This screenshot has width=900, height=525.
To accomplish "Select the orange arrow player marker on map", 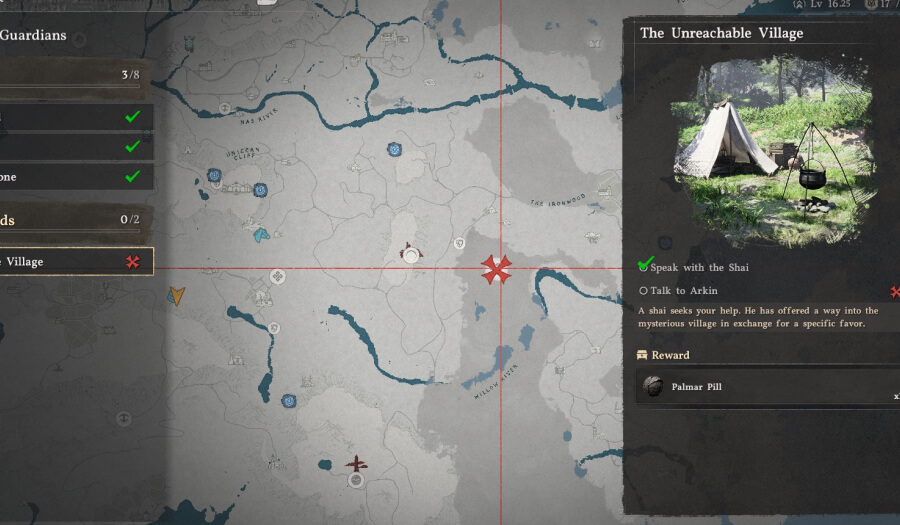I will pos(177,295).
